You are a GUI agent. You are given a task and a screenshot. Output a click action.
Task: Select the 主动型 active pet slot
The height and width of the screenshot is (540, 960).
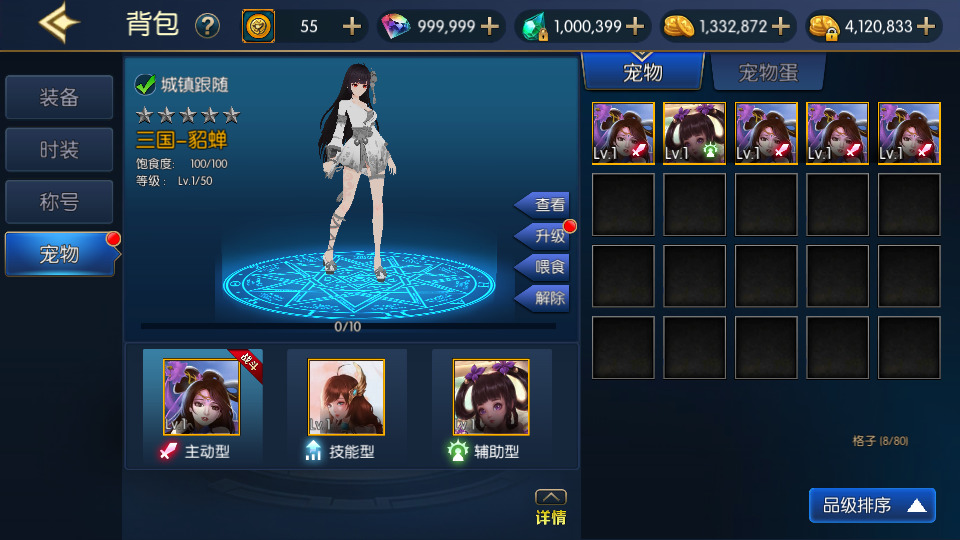(202, 397)
